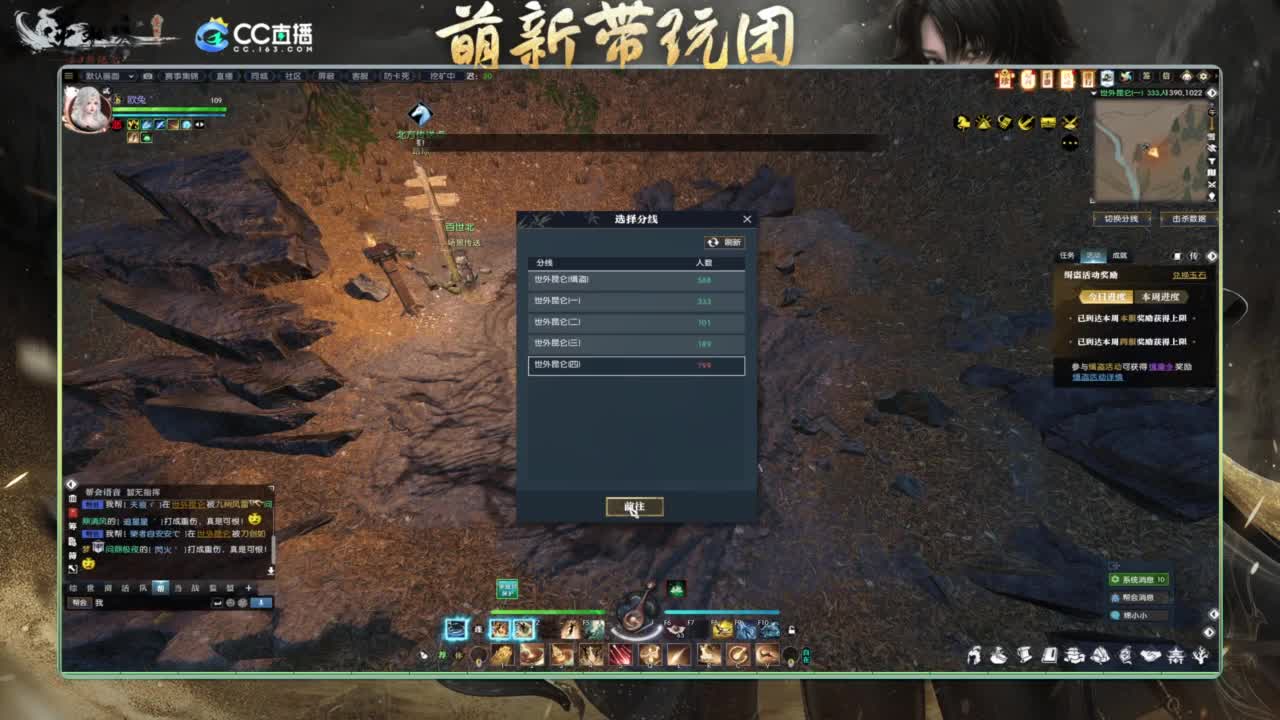Image resolution: width=1280 pixels, height=720 pixels.
Task: Collapse the minimap using the chevron beside 世外昆仑(一)
Action: tap(1093, 92)
